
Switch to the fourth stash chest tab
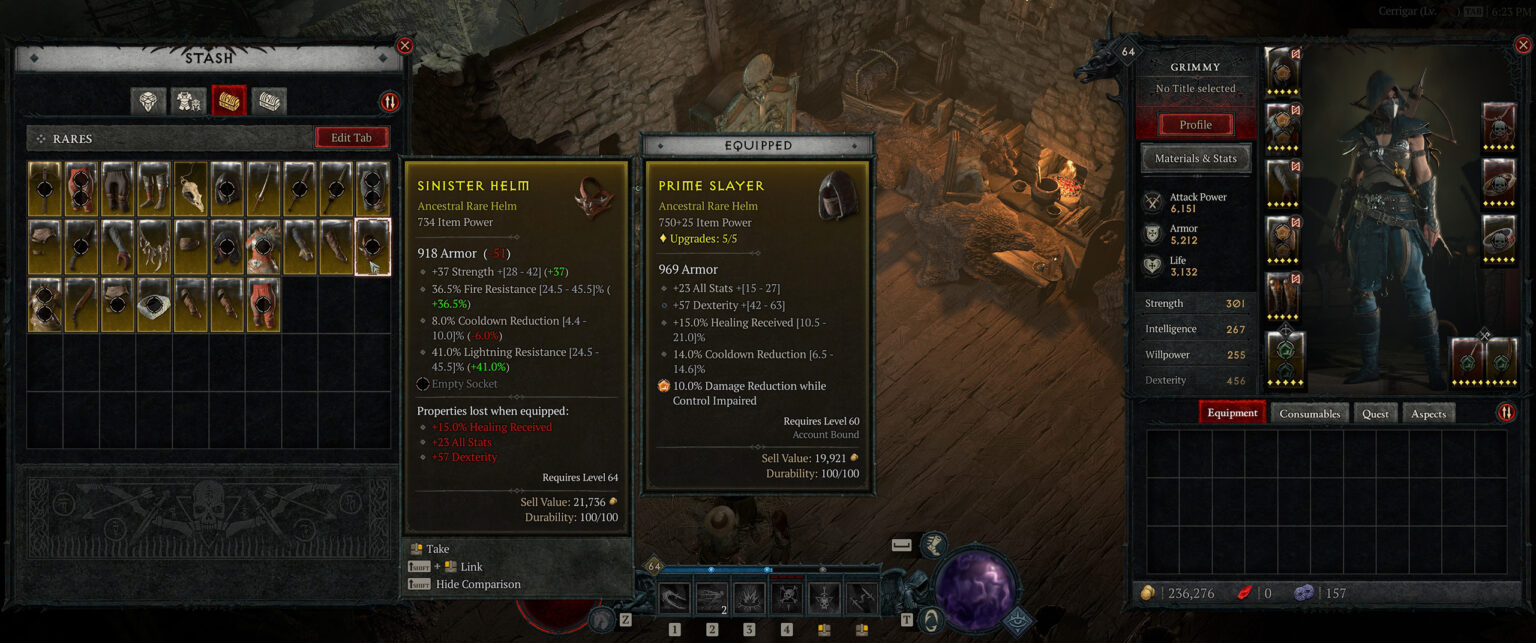coord(268,101)
